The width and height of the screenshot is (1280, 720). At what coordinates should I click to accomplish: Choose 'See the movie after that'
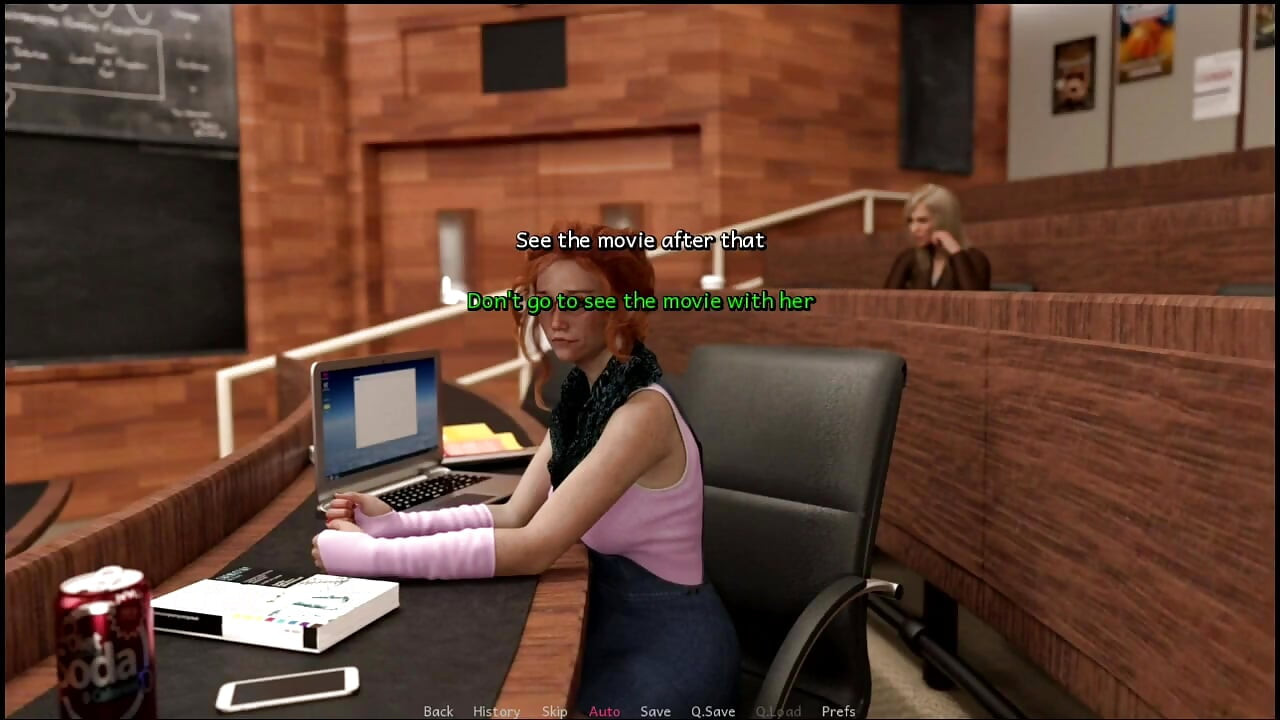[639, 241]
